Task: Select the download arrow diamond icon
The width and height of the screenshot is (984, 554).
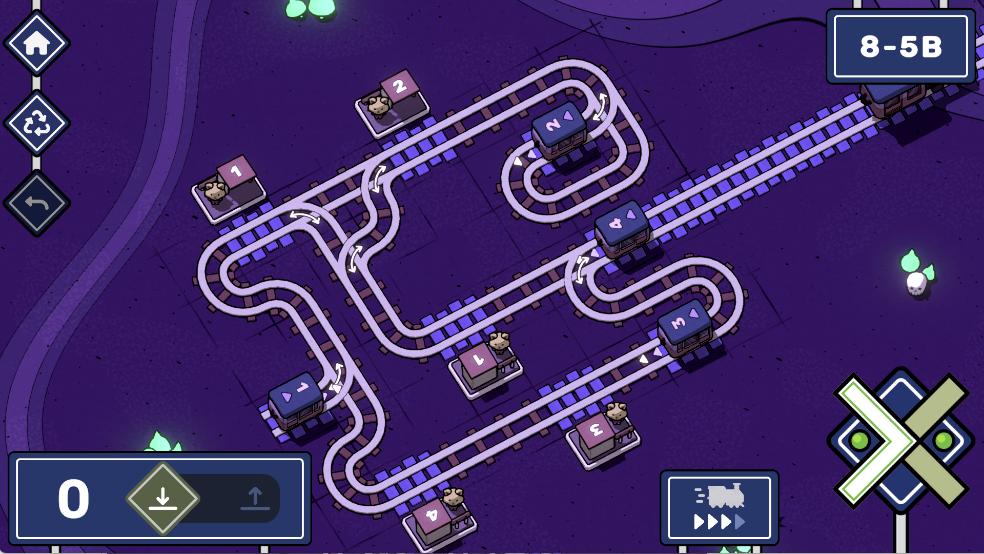Action: pos(163,498)
